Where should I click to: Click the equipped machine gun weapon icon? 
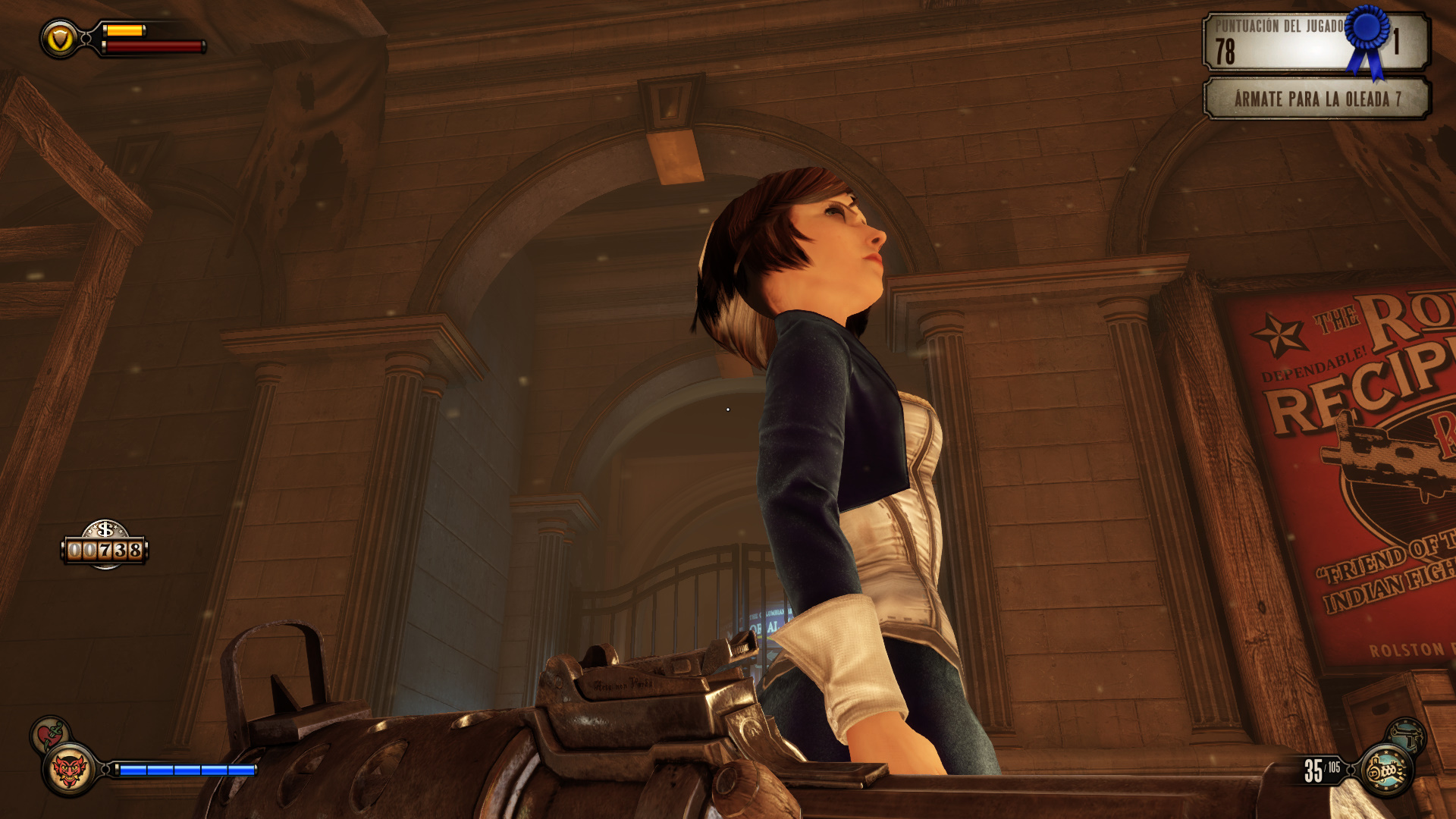(x=1387, y=770)
